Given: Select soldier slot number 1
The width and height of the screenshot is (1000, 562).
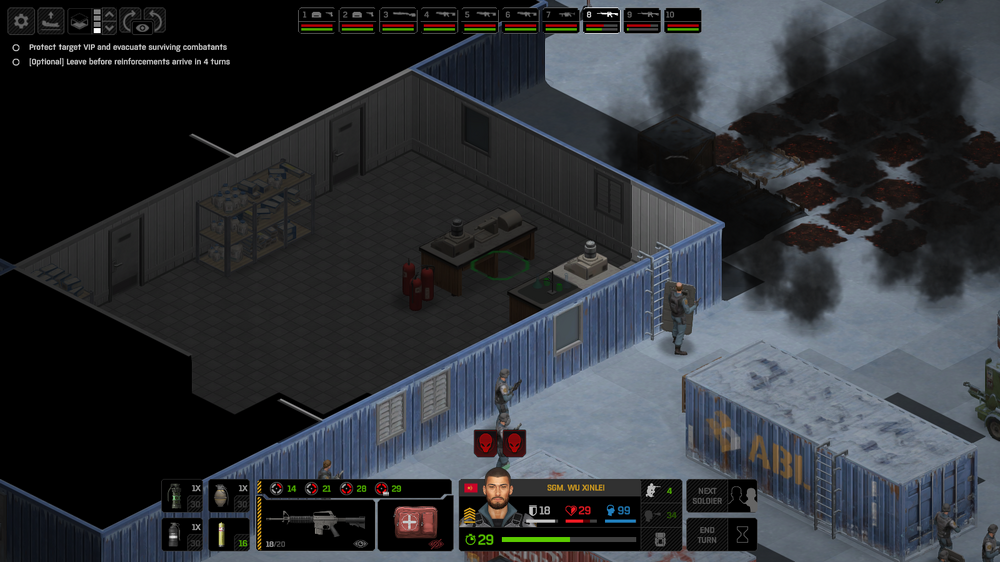Looking at the screenshot, I should pos(317,20).
